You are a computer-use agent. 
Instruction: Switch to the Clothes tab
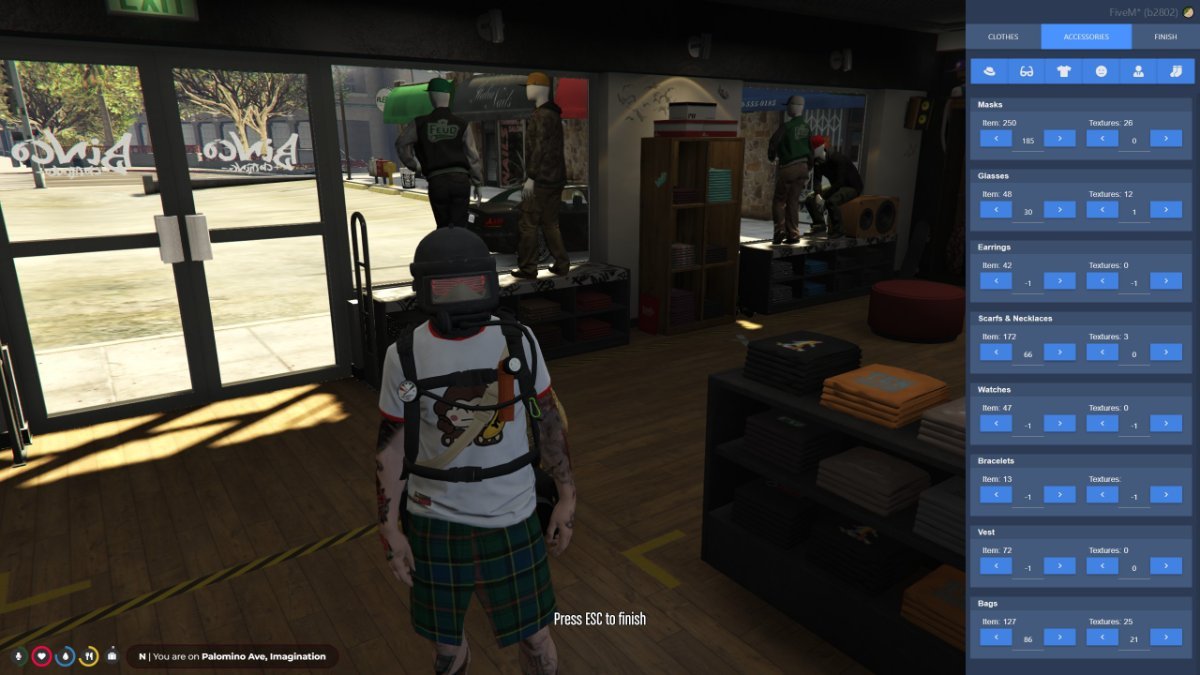point(1003,37)
